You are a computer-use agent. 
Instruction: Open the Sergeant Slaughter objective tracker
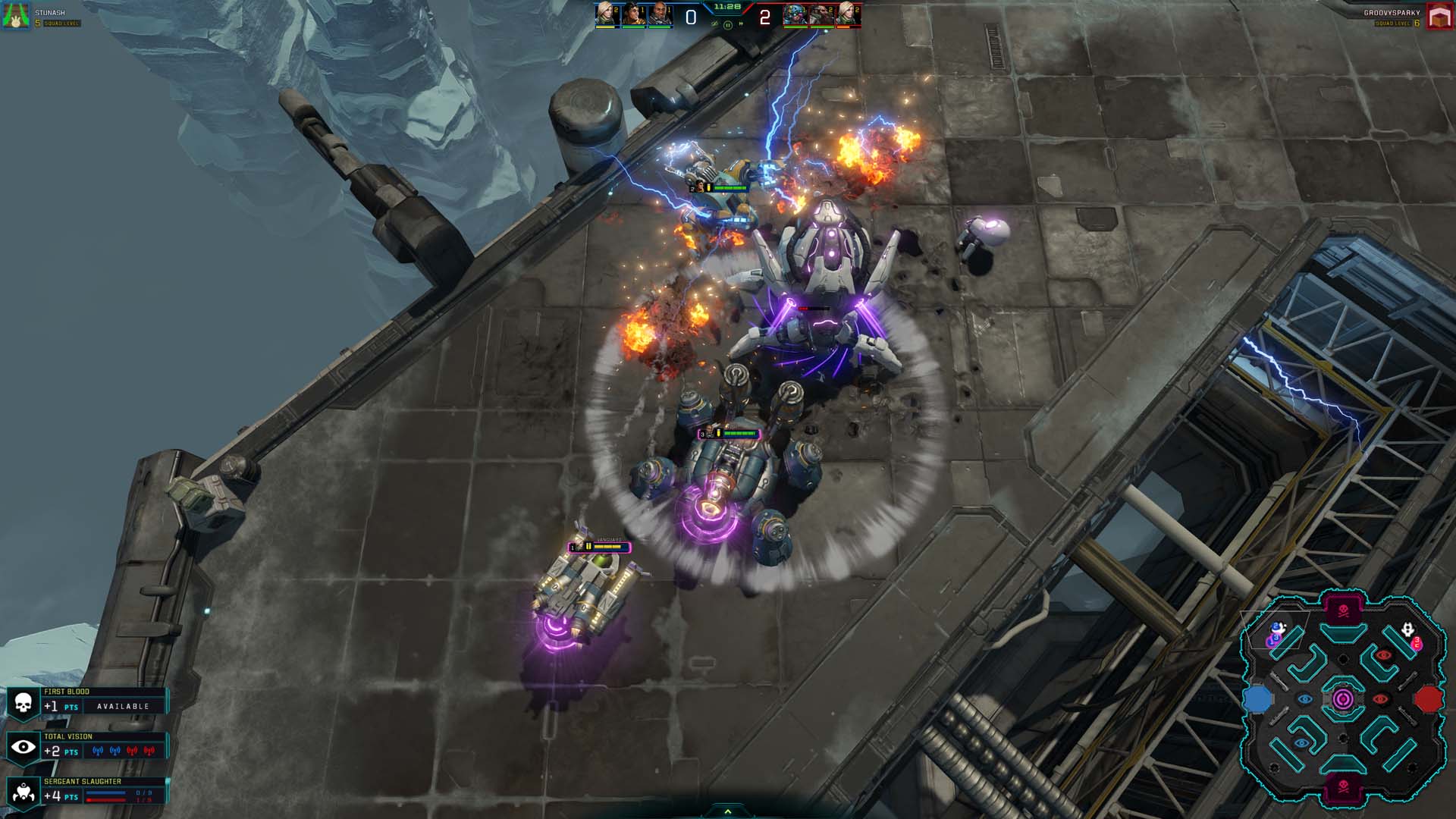point(87,791)
